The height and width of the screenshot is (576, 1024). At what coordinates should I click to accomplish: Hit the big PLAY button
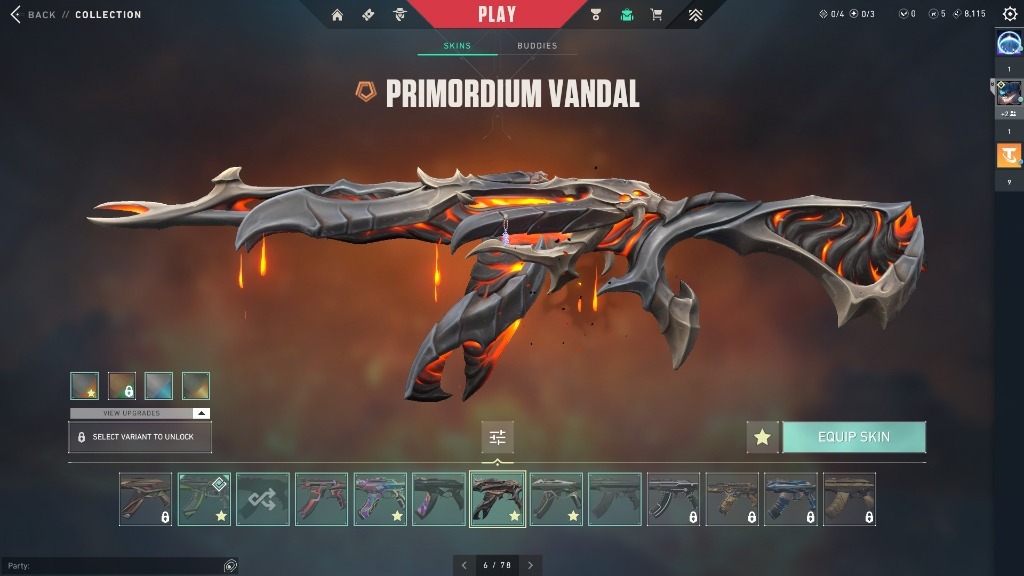point(497,14)
